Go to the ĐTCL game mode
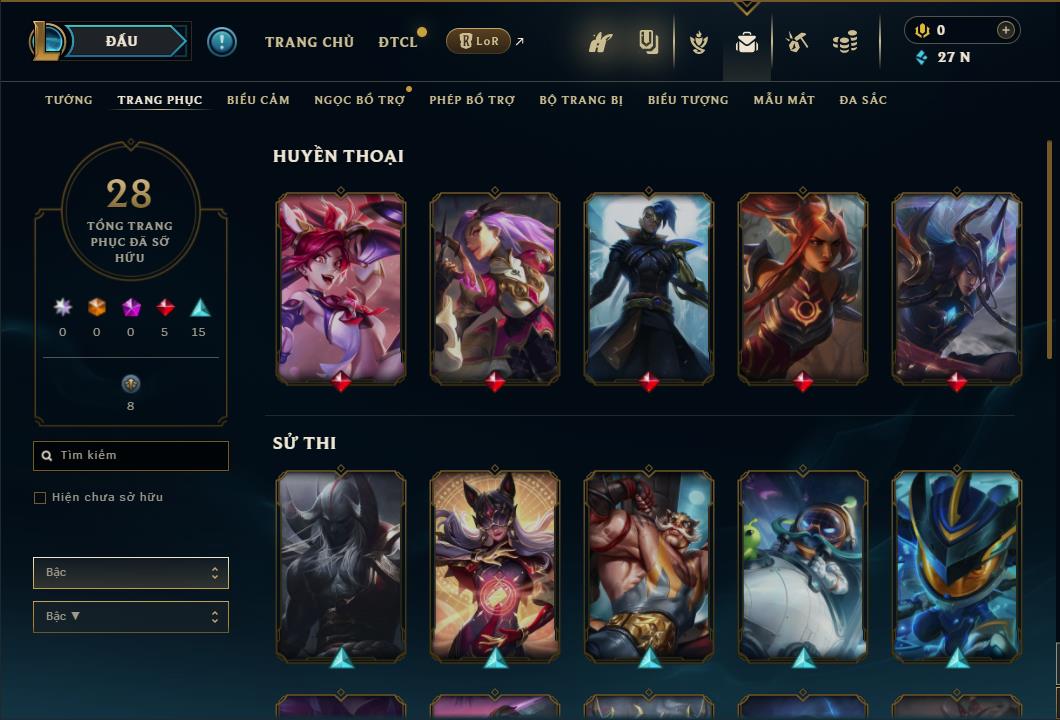This screenshot has height=720, width=1060. click(x=397, y=42)
